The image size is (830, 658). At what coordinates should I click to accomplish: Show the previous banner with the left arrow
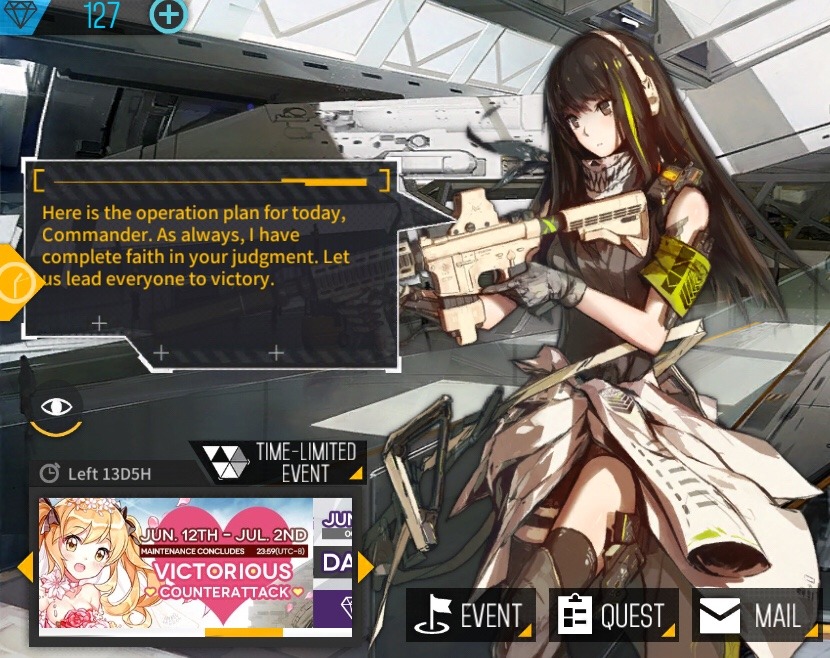25,567
